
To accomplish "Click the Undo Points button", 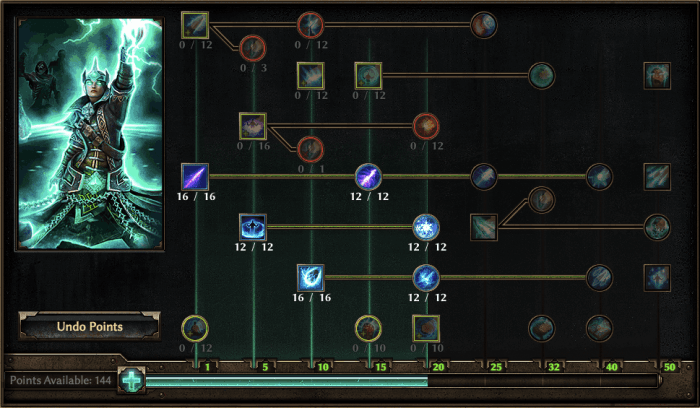I will click(89, 327).
